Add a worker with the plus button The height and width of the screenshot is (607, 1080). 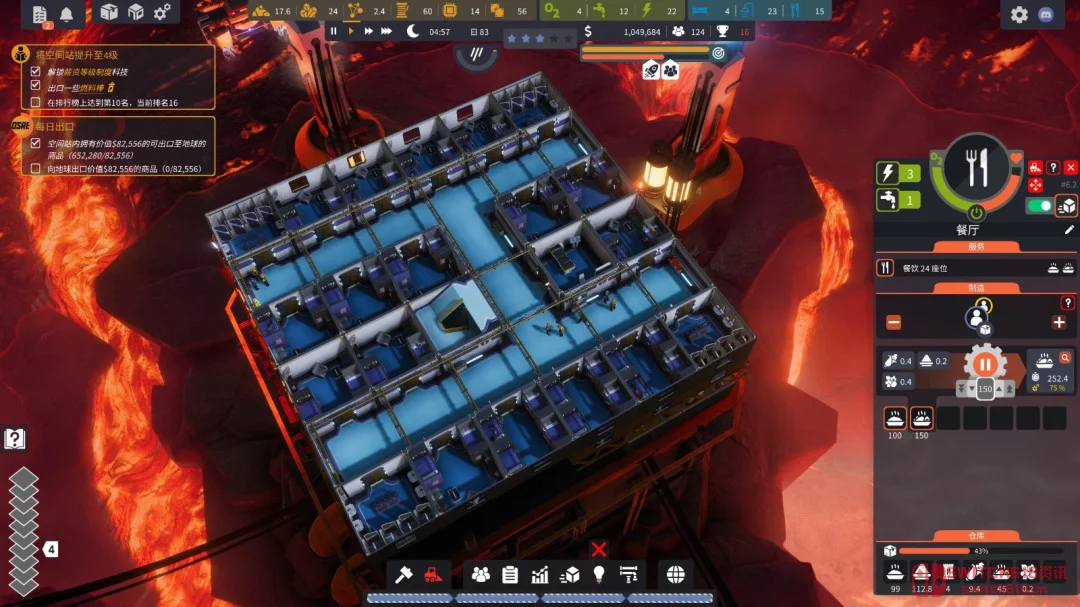[x=1058, y=322]
